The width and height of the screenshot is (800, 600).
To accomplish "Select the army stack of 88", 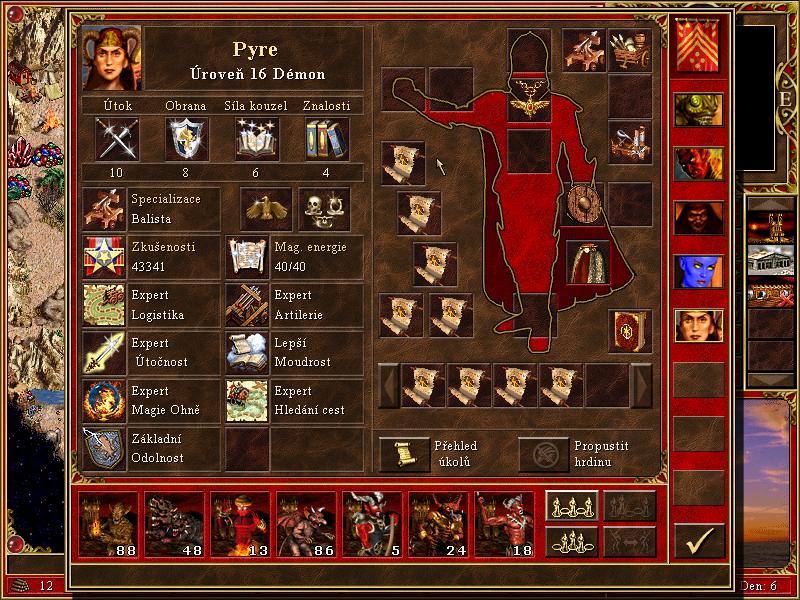I will click(x=108, y=523).
